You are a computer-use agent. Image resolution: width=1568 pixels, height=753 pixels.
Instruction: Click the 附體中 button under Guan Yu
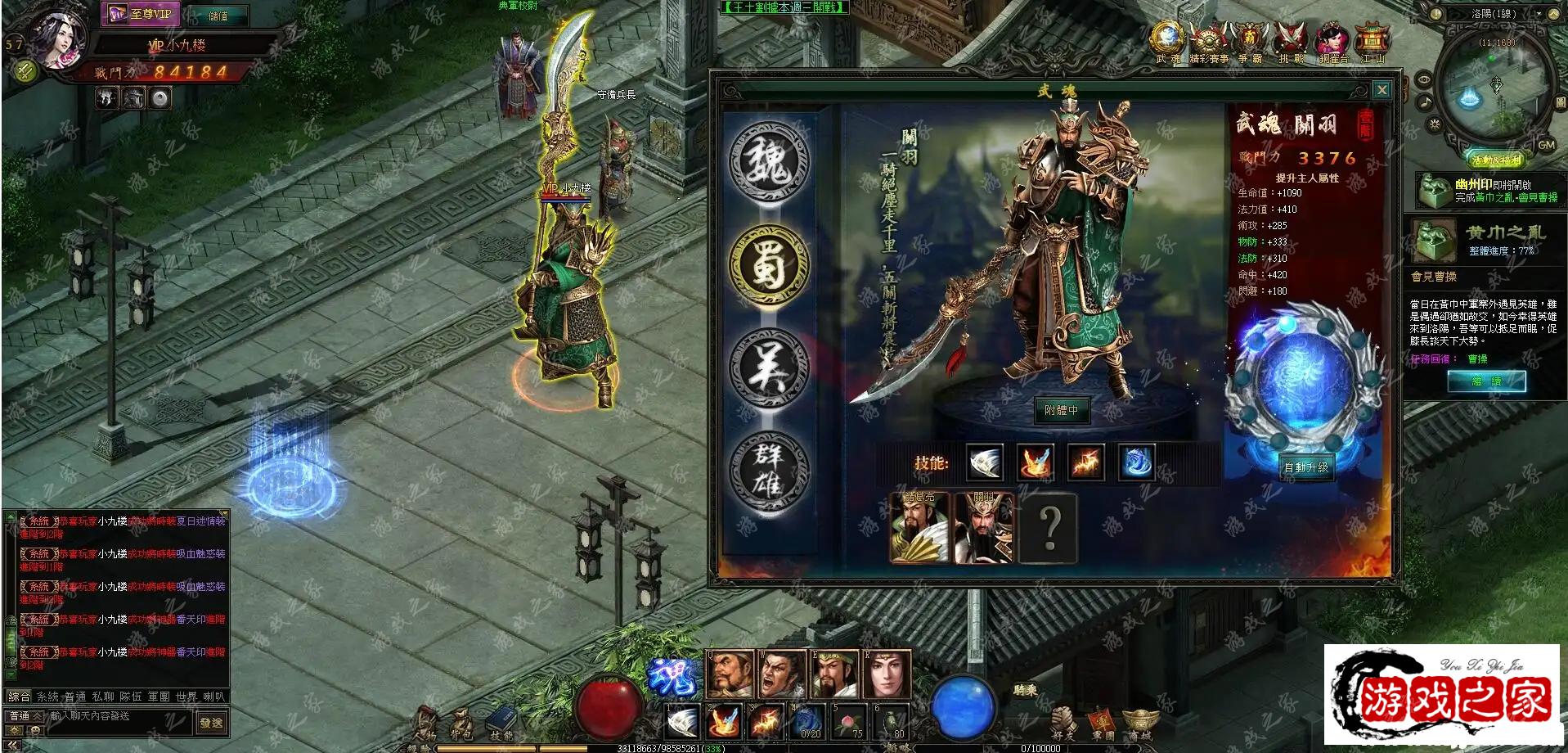[1061, 410]
